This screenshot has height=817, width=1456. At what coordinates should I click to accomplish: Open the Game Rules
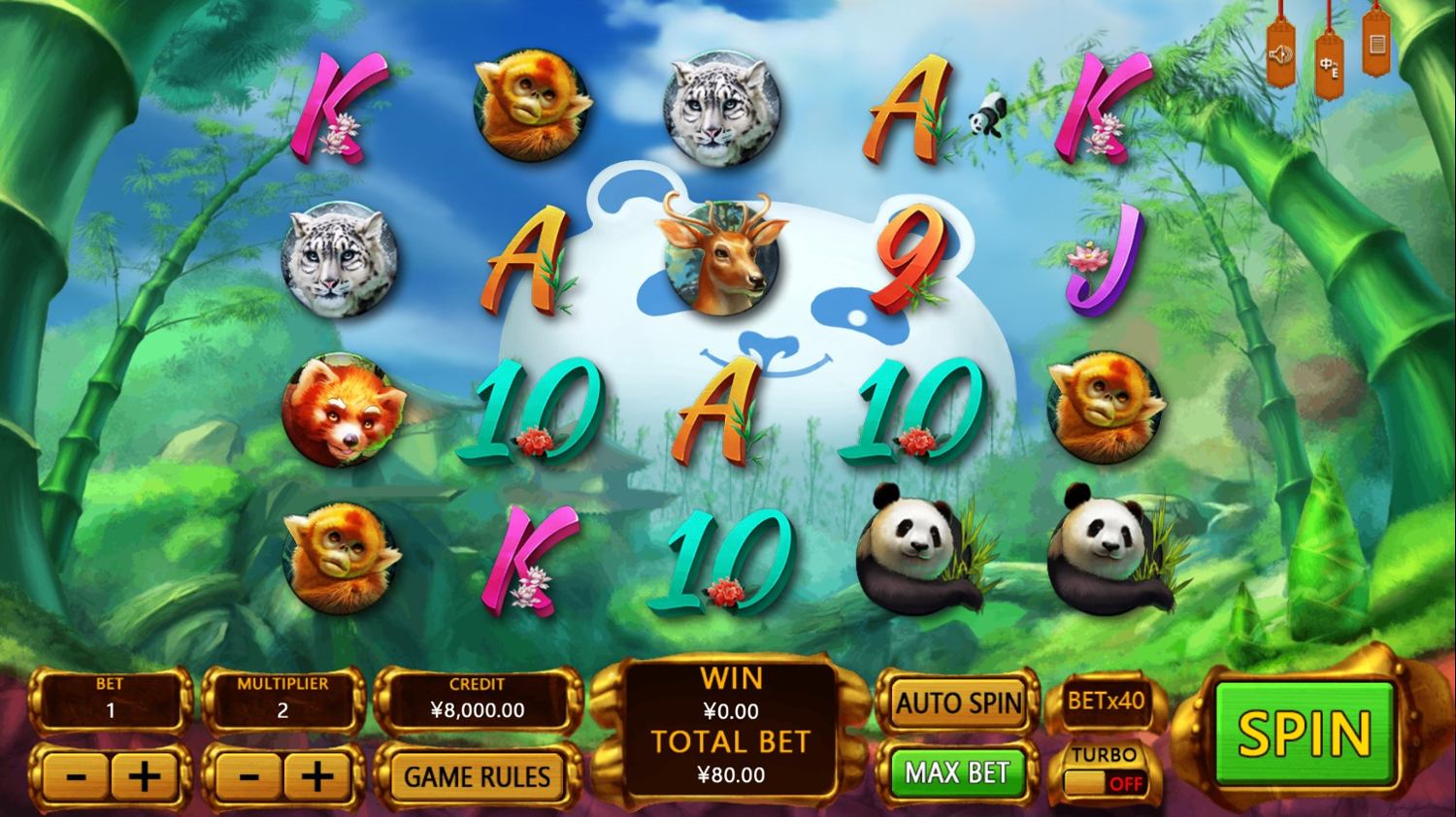477,776
